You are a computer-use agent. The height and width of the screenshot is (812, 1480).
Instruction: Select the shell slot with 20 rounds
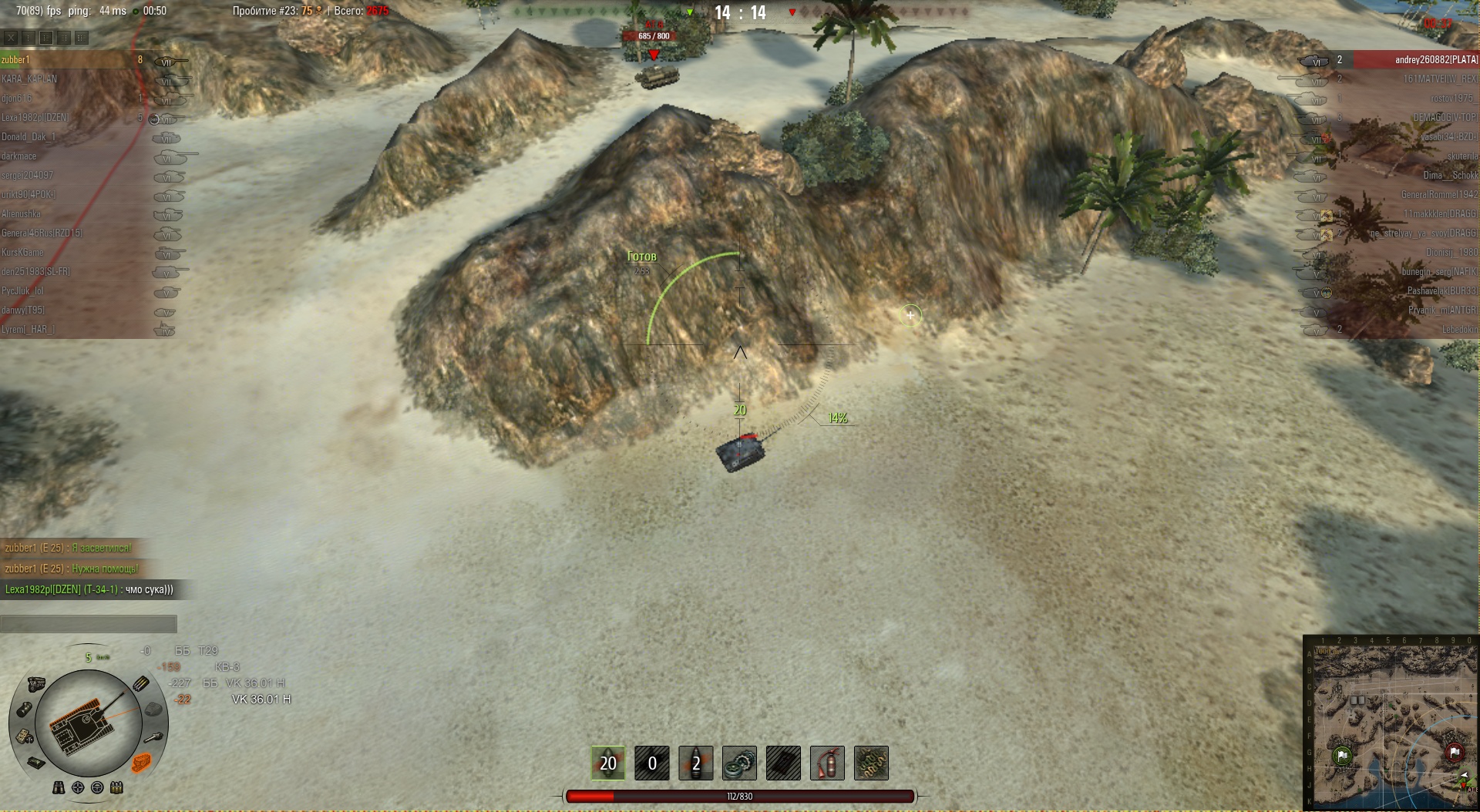[x=608, y=763]
